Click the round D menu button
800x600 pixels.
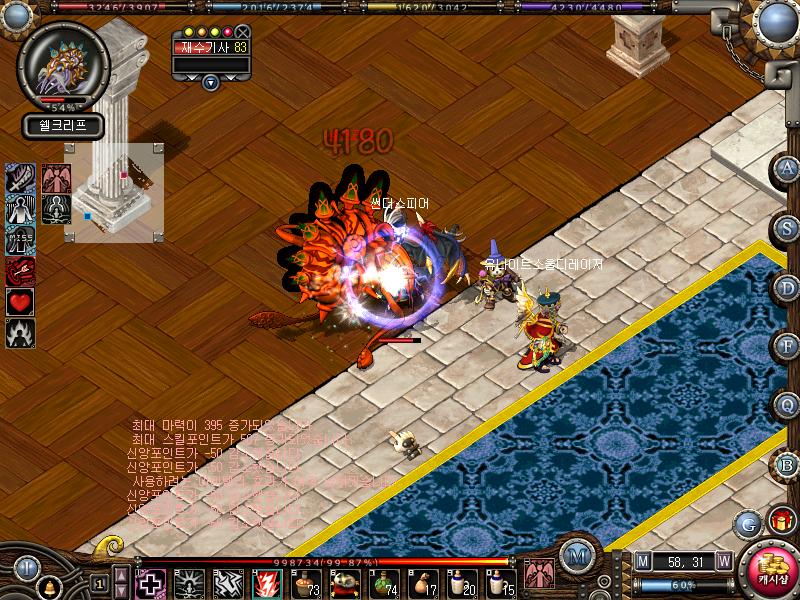(787, 287)
